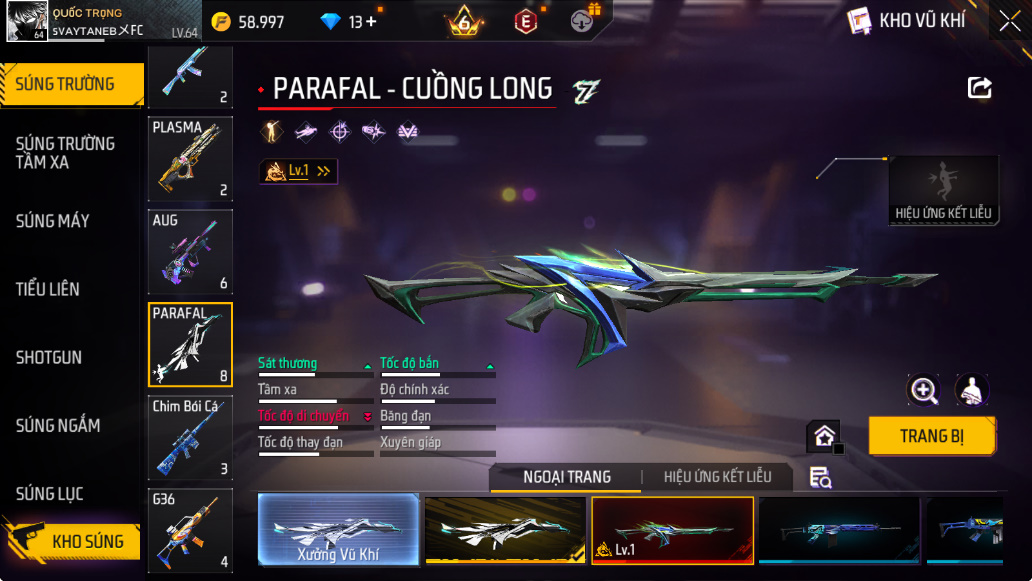Screen dimensions: 1032x581
Task: Equip skin with Trang Bị button
Action: click(x=931, y=436)
